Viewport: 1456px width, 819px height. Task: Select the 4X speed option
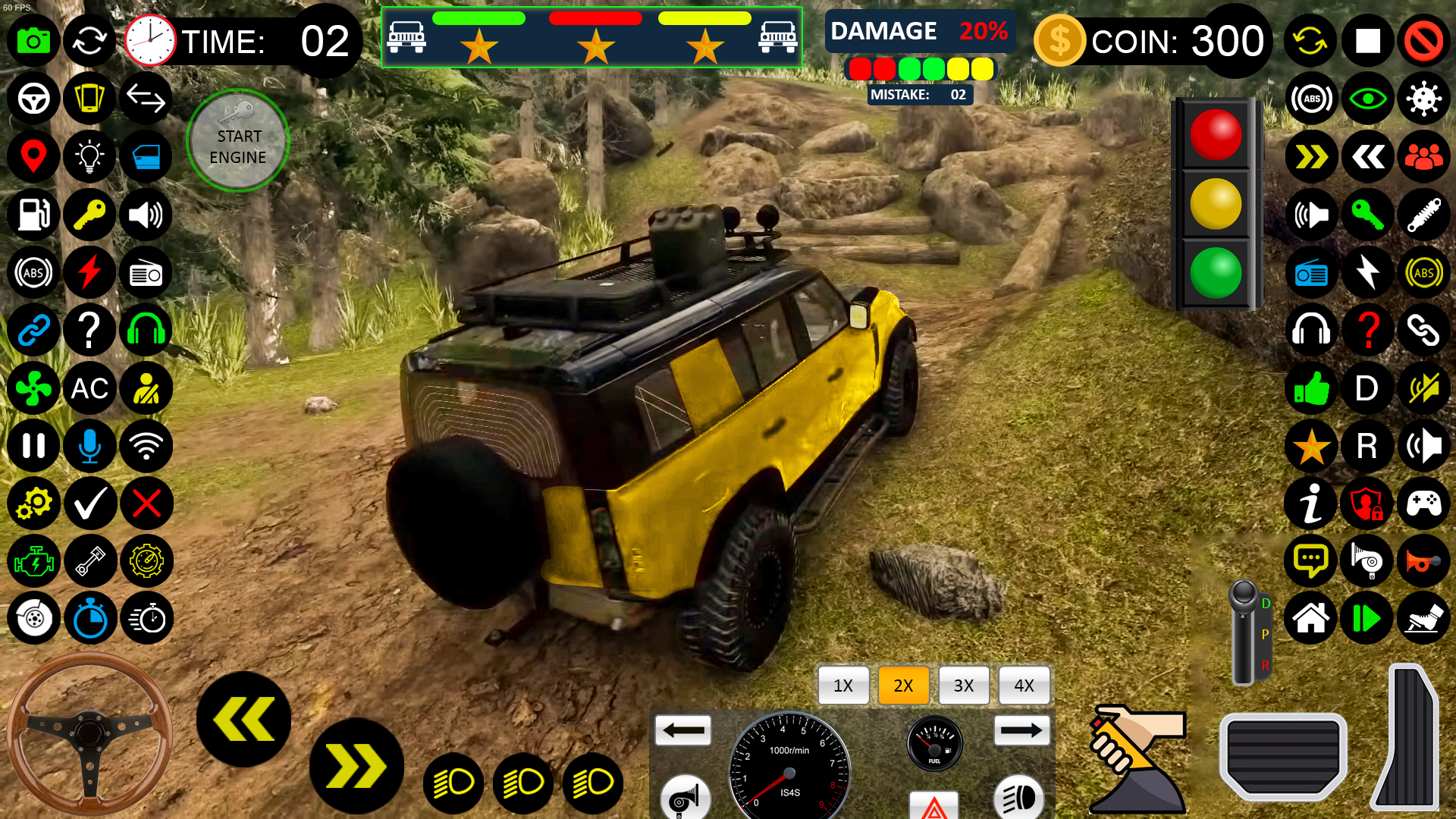click(1025, 686)
